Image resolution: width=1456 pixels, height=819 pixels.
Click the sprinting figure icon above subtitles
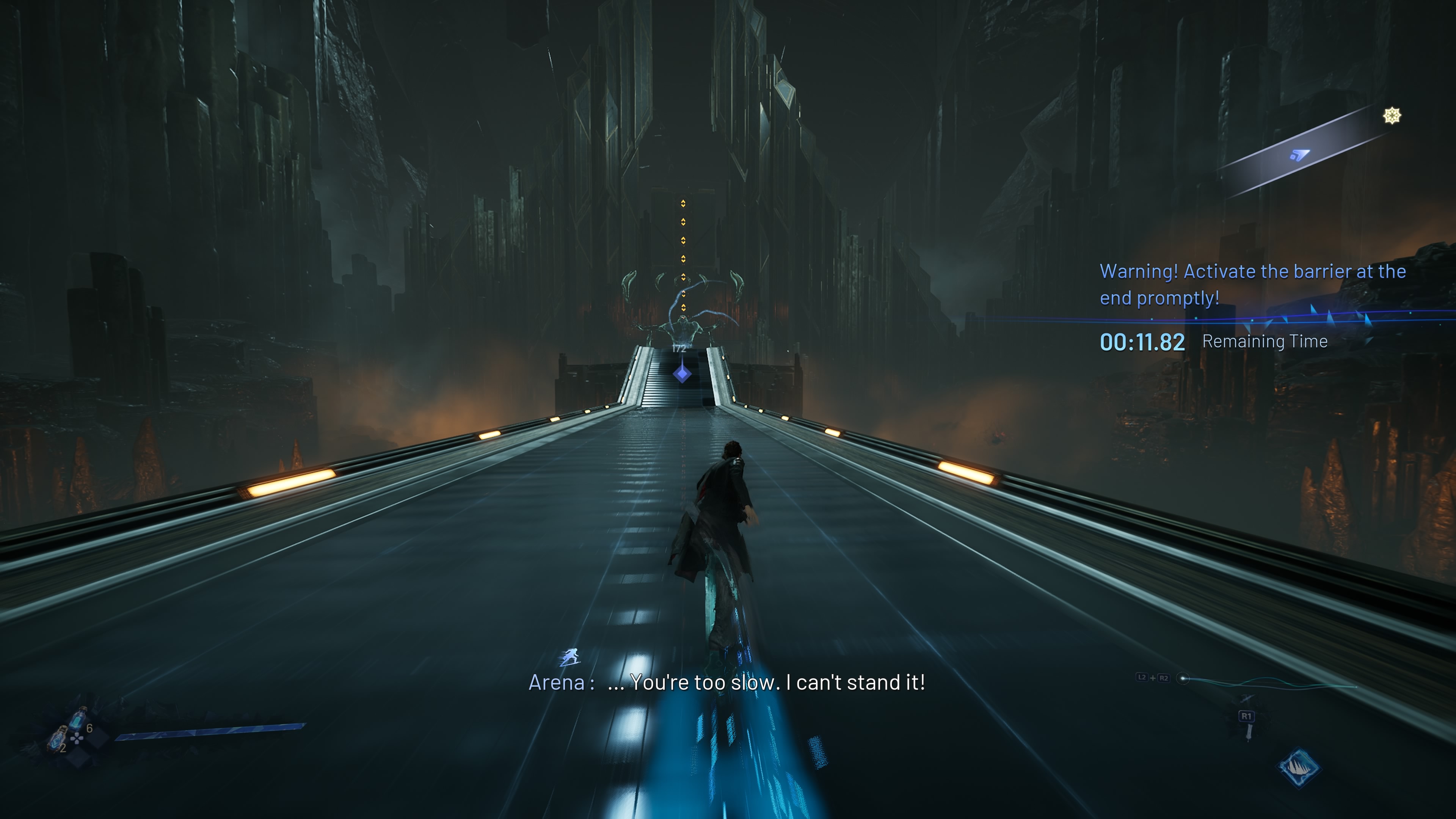click(x=570, y=657)
